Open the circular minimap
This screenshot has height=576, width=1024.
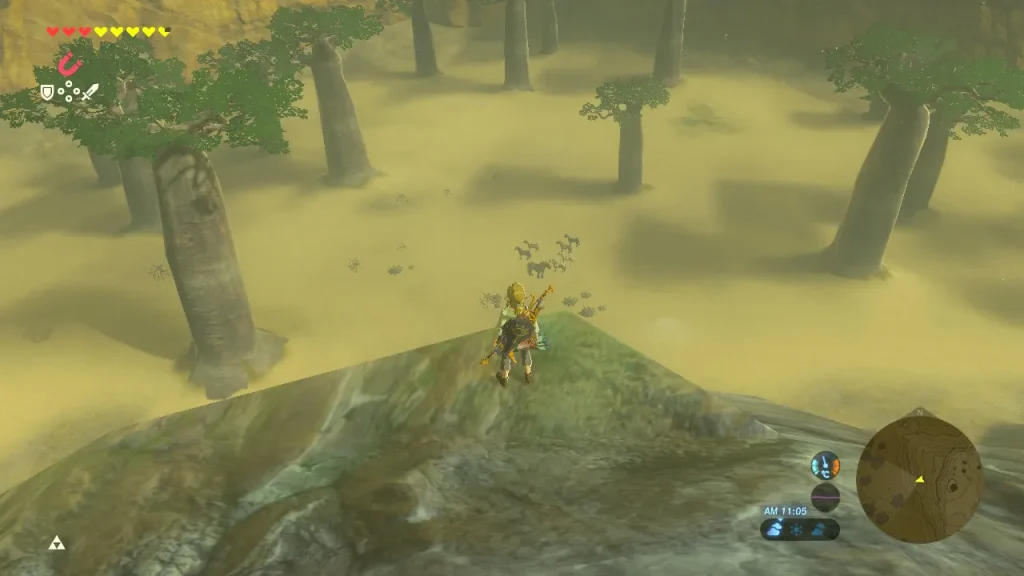pyautogui.click(x=918, y=478)
